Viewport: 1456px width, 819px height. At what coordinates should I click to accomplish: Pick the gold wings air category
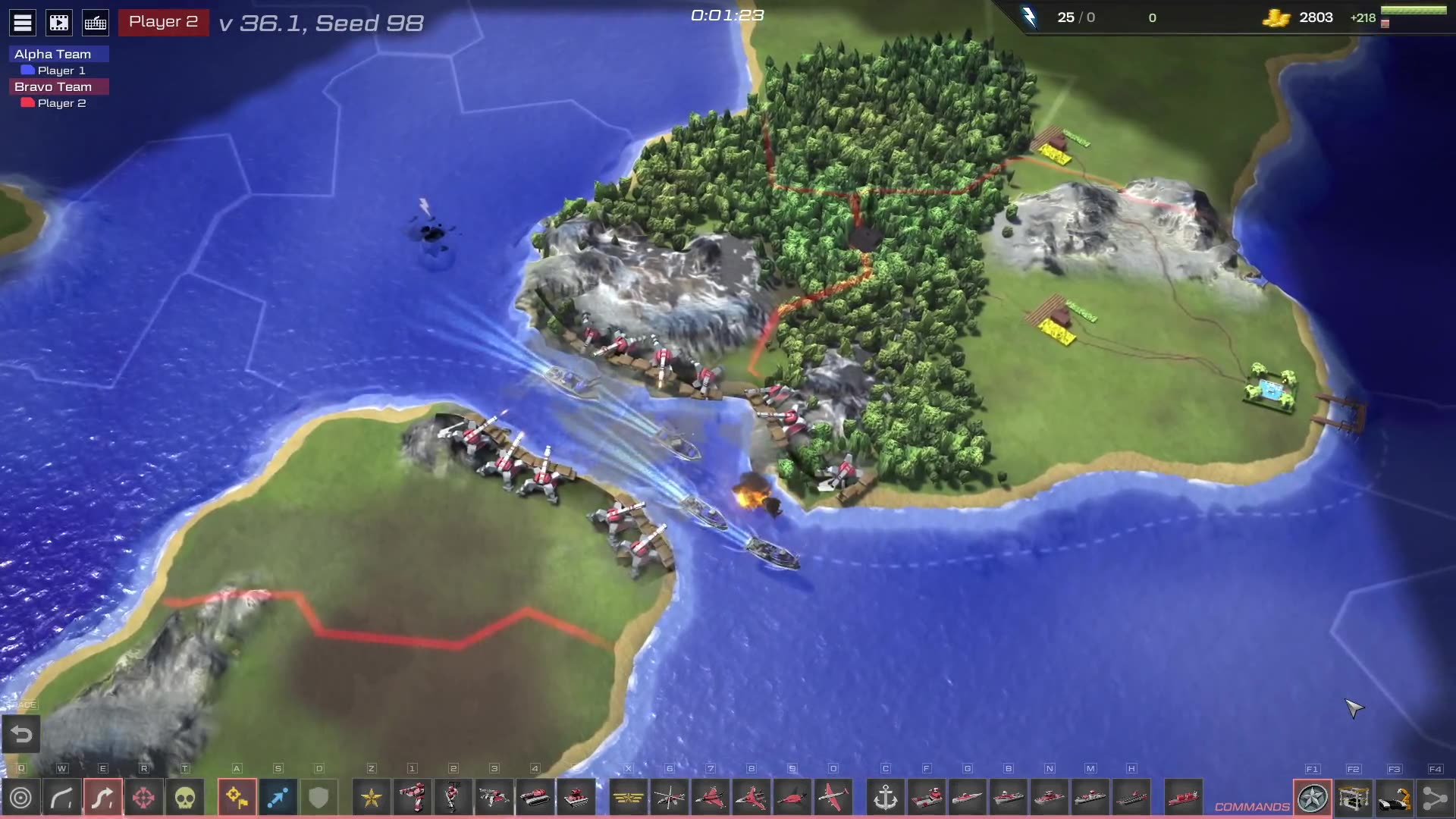tap(629, 798)
